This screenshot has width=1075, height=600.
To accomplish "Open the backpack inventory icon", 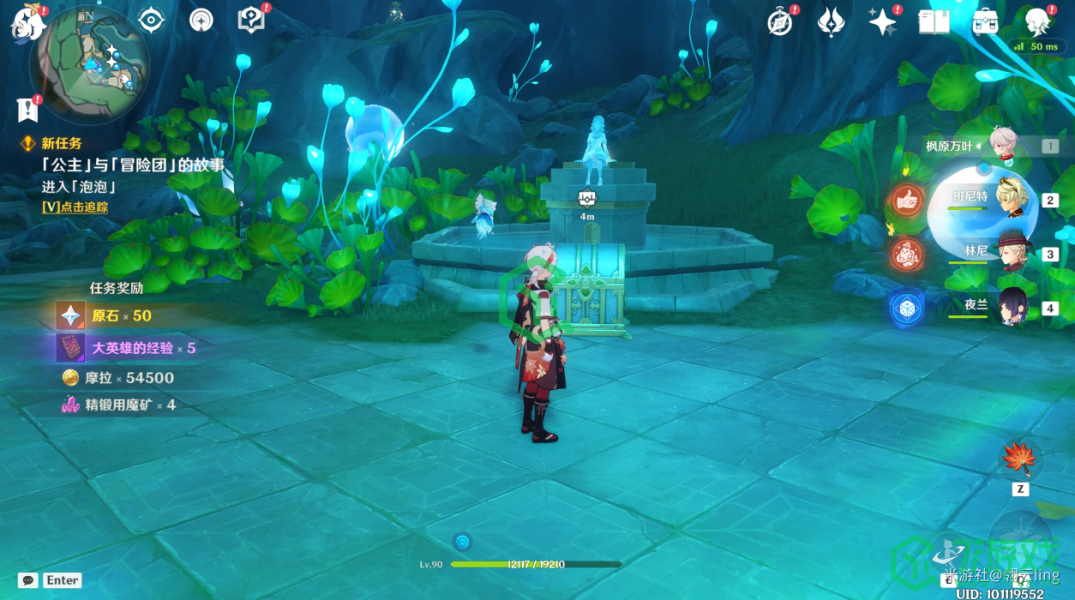I will click(x=985, y=21).
